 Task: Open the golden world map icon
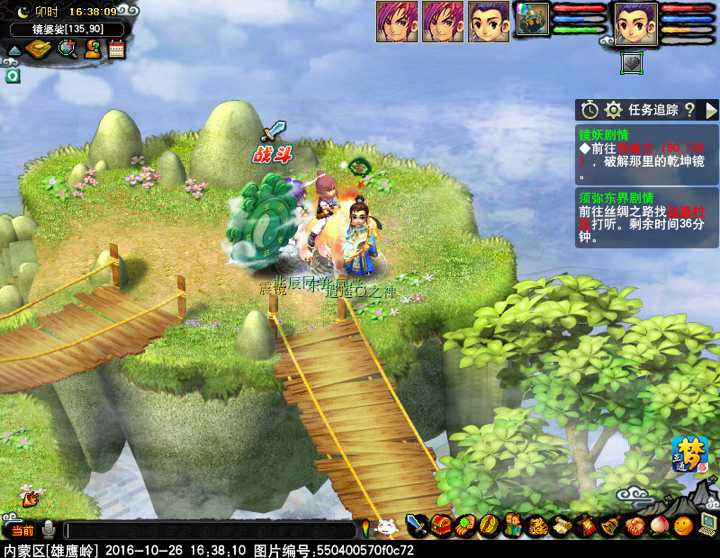[x=40, y=49]
